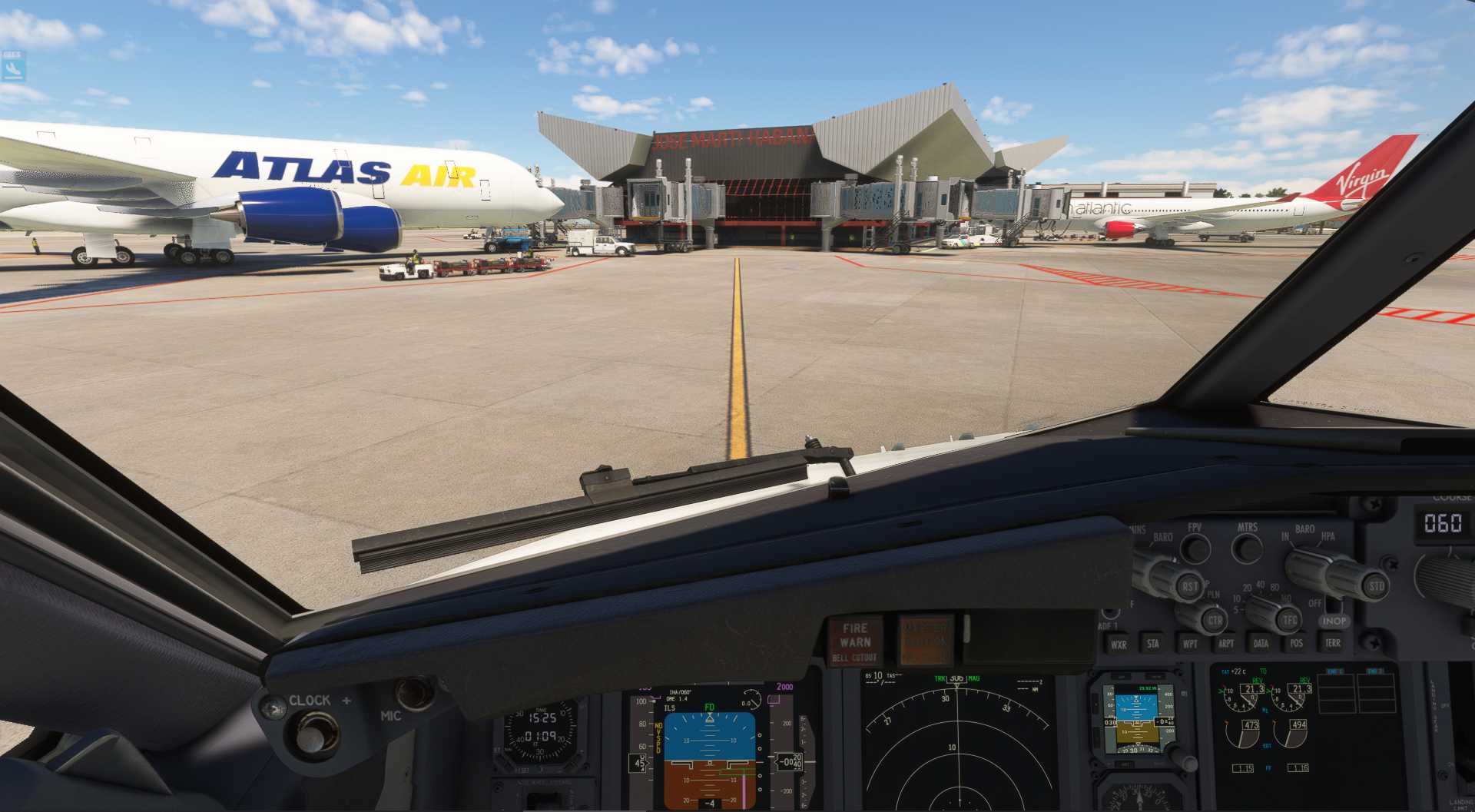Screen dimensions: 1475x812
Task: Click the CTR map mode knob
Action: pos(1214,620)
